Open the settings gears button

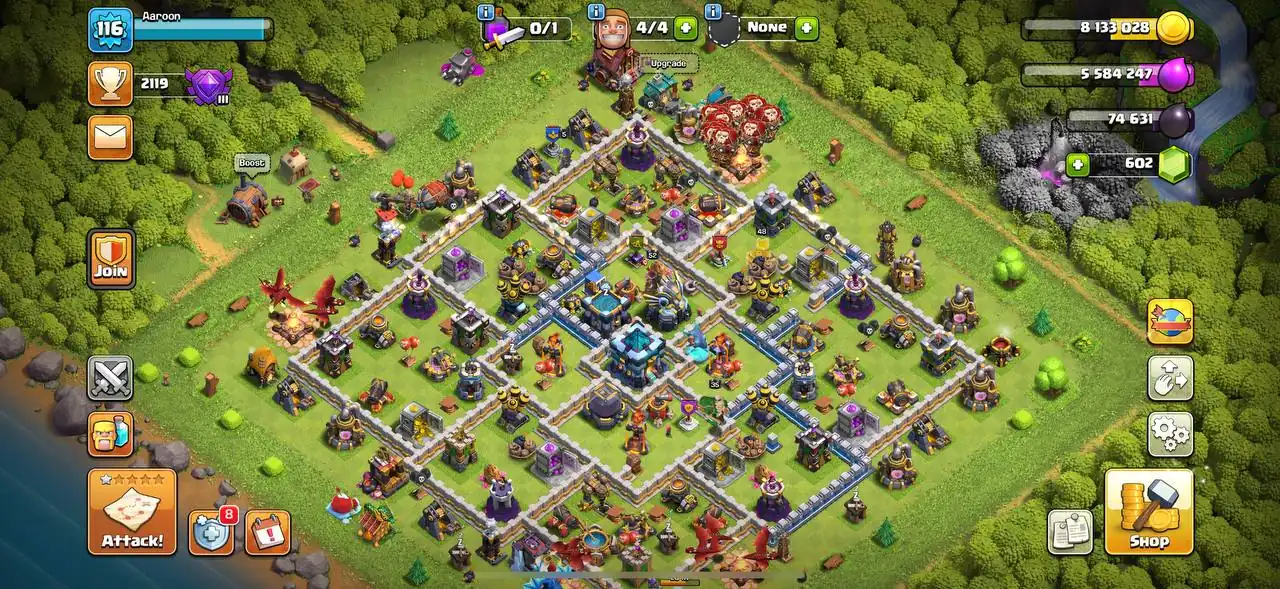click(x=1169, y=433)
